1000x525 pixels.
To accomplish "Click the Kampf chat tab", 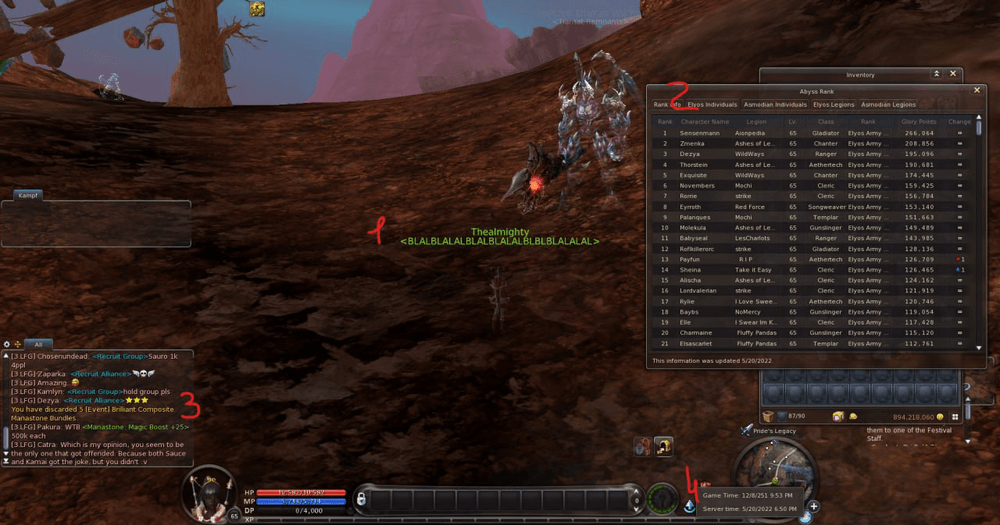I will click(x=28, y=195).
